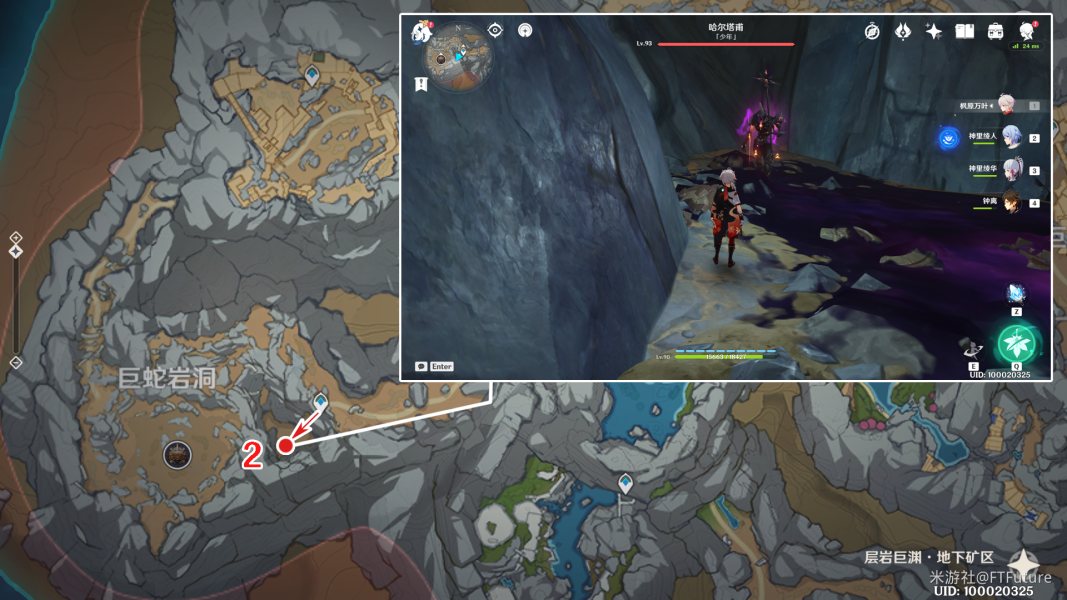The image size is (1067, 600).
Task: Open the Adventurer Handbook book icon
Action: [965, 32]
